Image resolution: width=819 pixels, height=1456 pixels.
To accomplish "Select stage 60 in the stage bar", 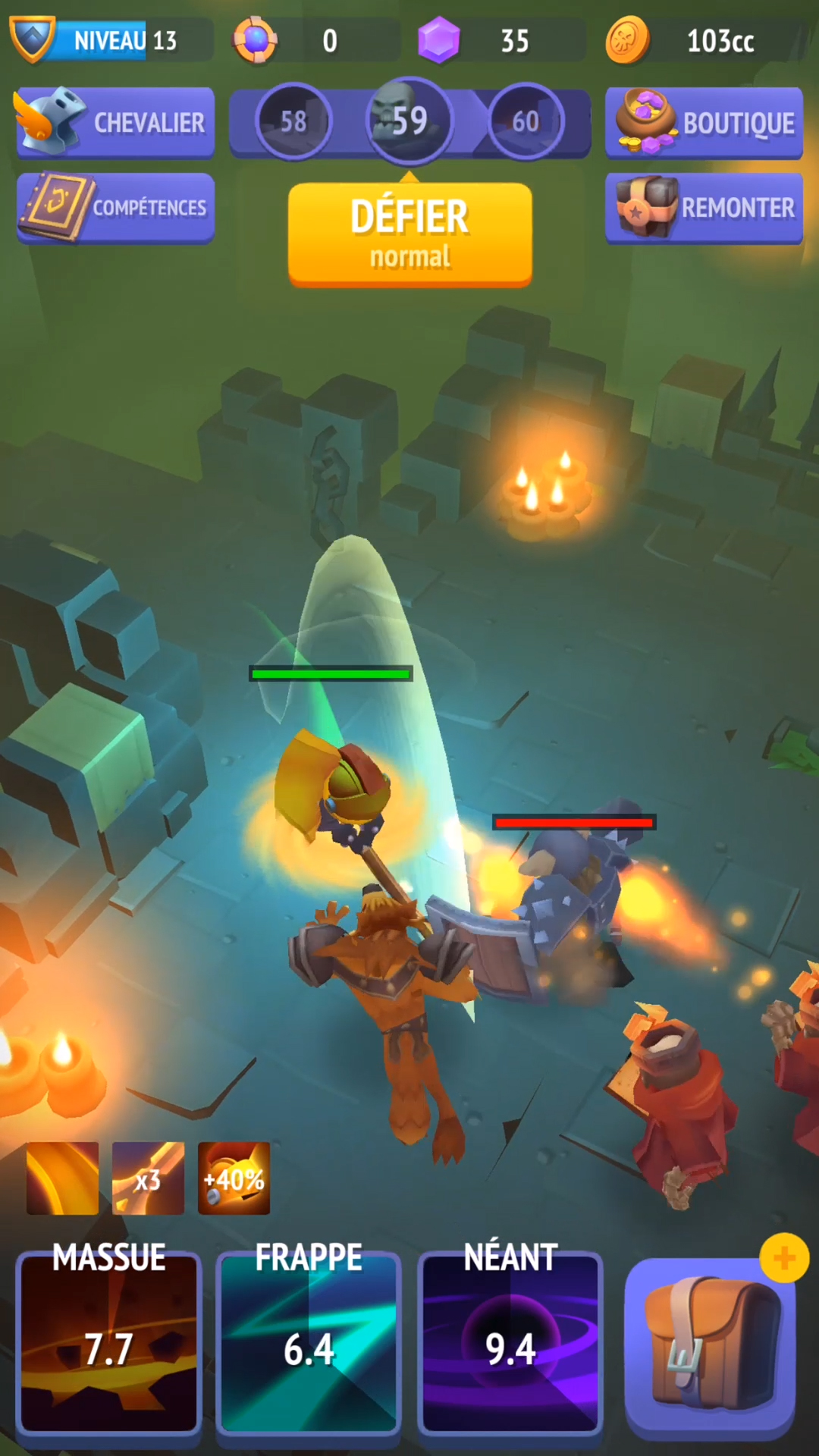I will (526, 121).
